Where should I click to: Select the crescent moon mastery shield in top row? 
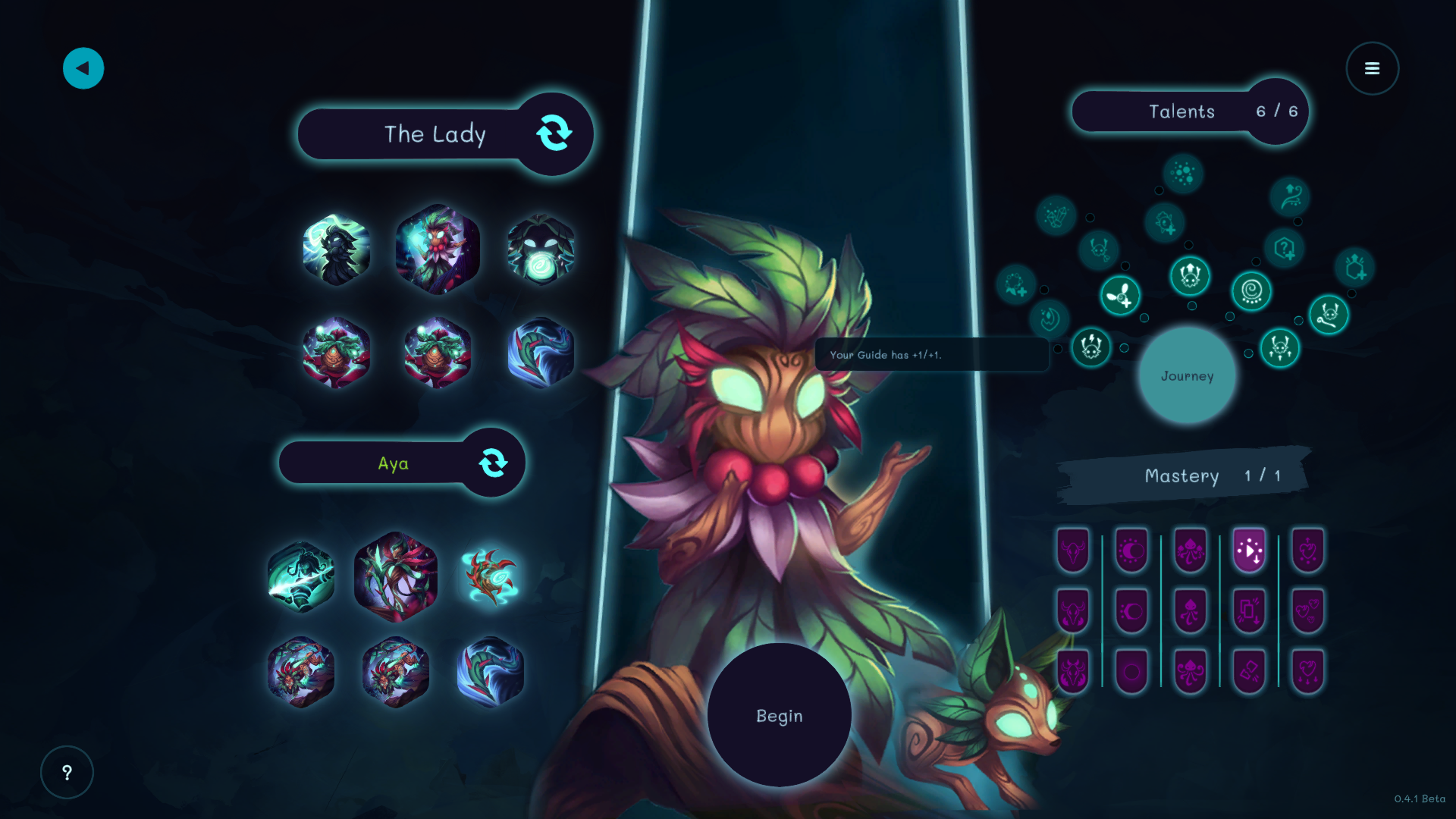(1131, 550)
